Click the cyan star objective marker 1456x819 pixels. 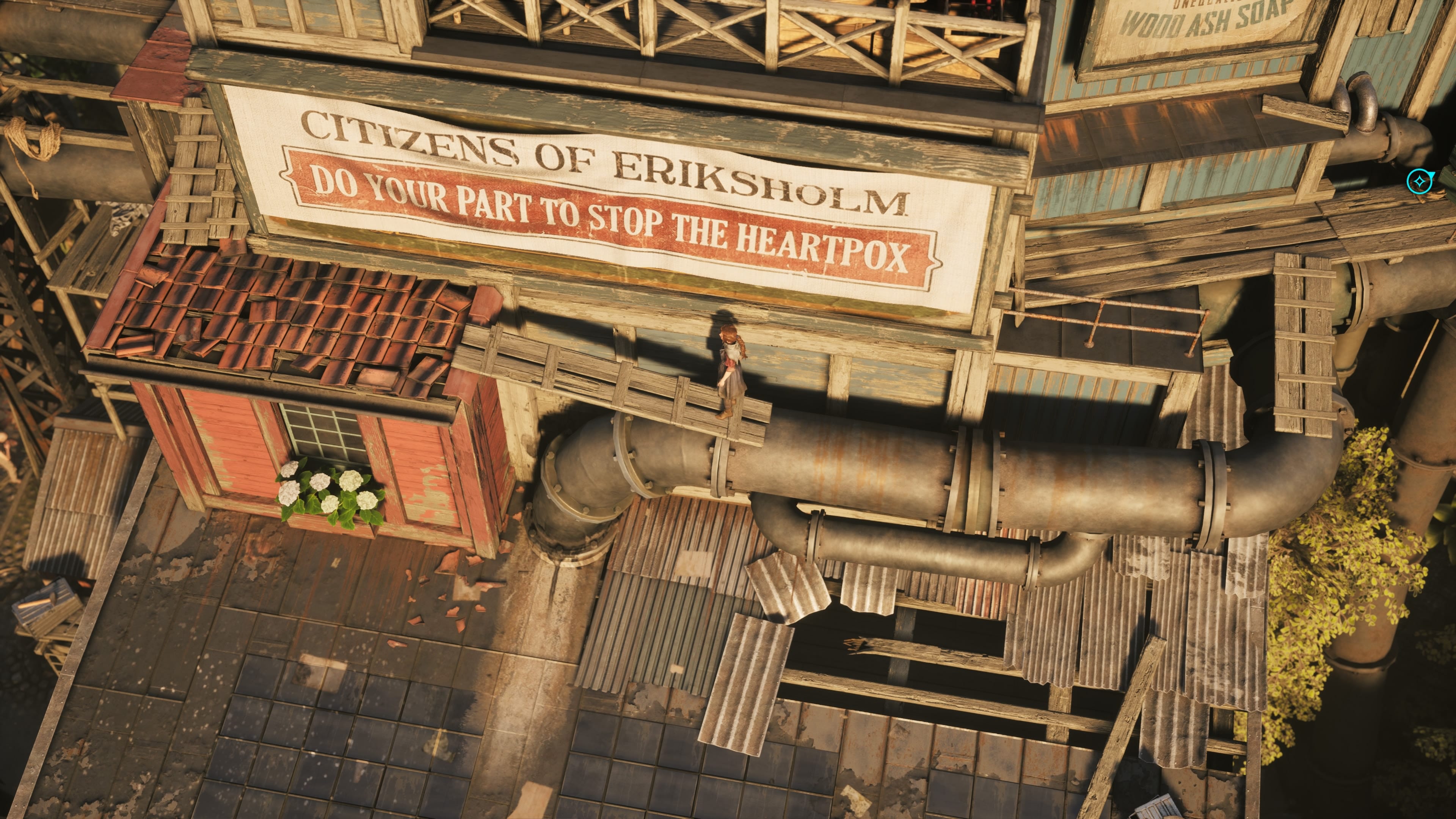(x=1418, y=182)
